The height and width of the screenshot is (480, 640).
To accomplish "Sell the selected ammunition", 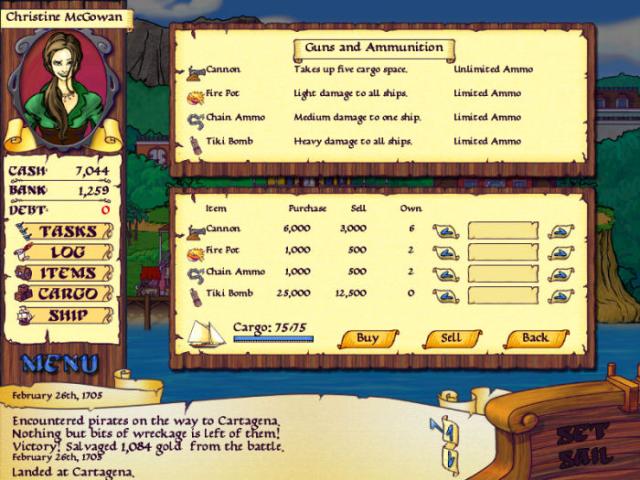I will point(452,338).
